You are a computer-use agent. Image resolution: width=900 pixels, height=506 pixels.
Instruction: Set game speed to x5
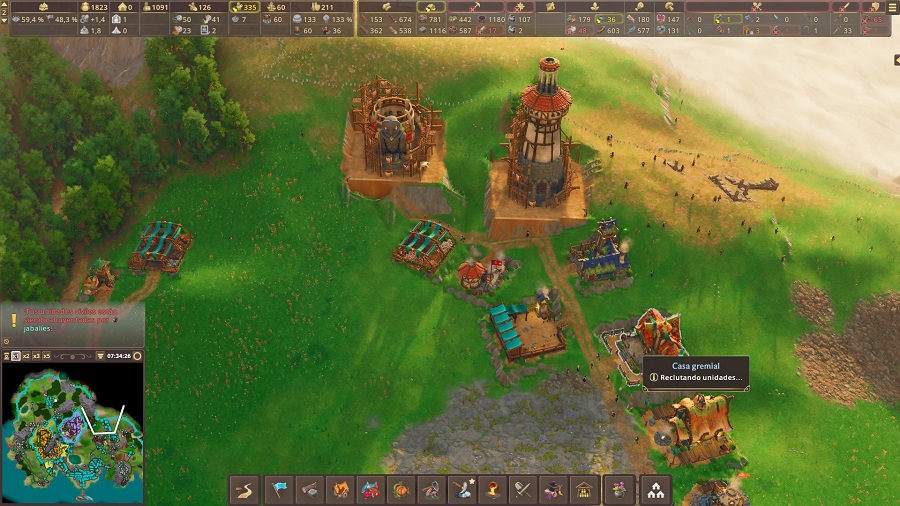(x=46, y=356)
